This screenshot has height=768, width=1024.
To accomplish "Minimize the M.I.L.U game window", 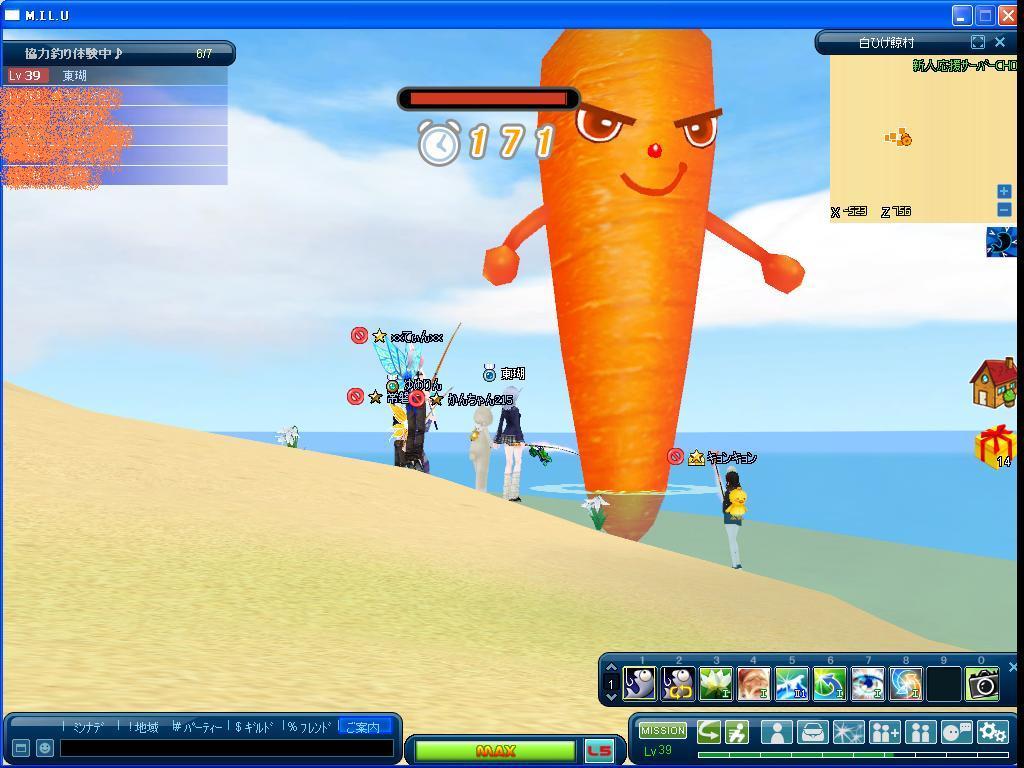I will coord(962,15).
